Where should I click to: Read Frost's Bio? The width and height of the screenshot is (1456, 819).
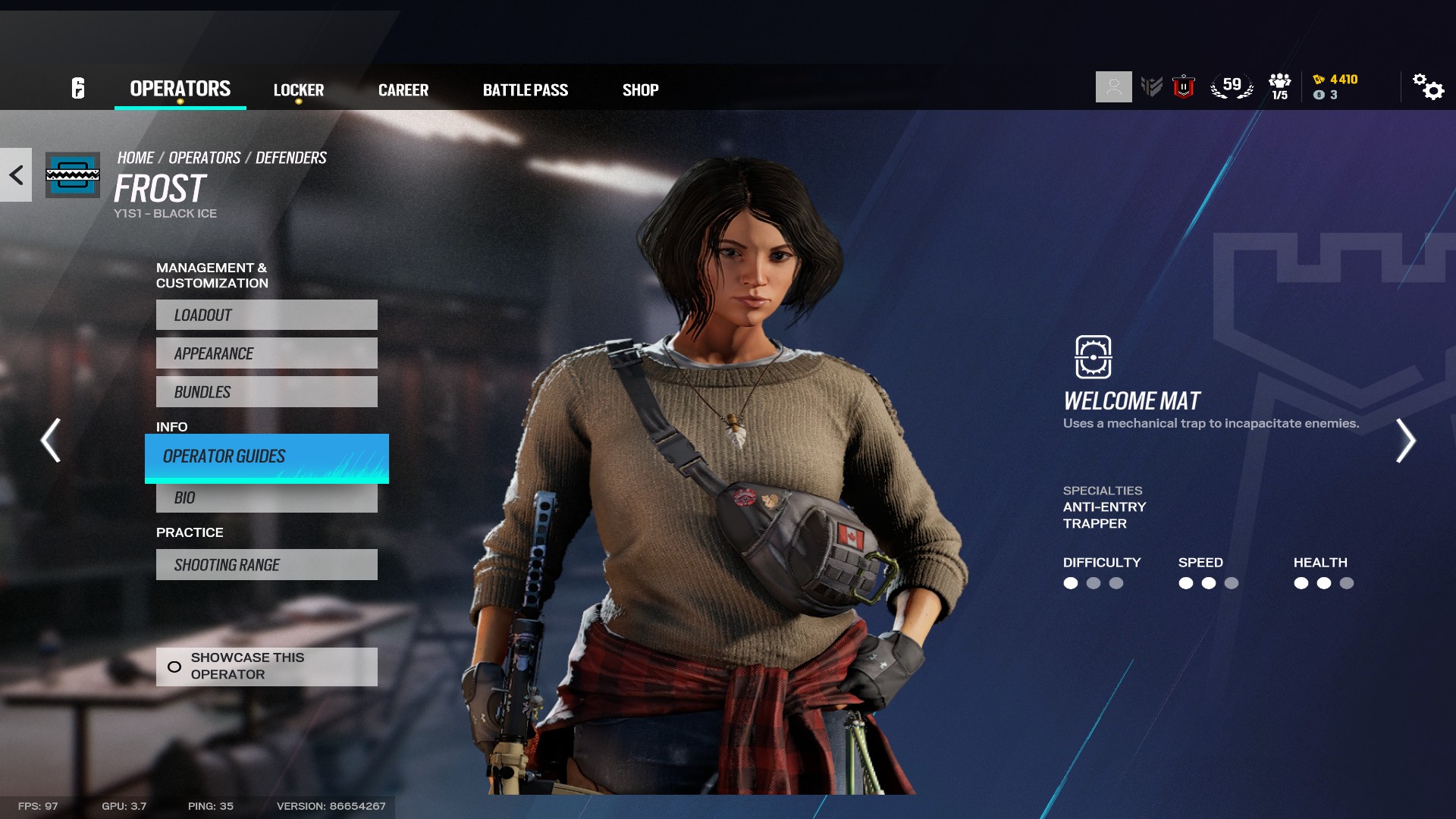click(266, 498)
